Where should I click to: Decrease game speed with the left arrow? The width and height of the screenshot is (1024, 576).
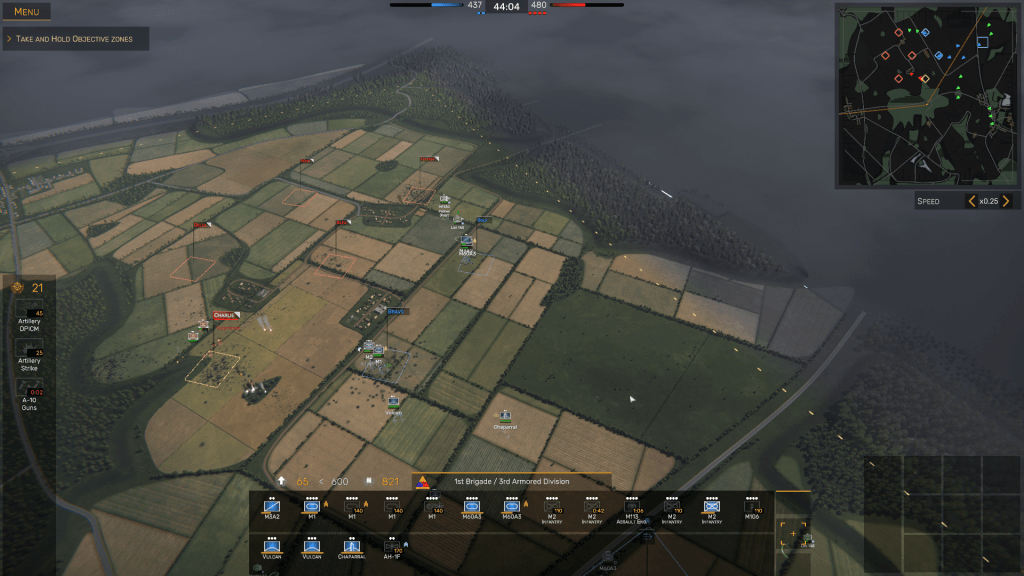[x=971, y=201]
